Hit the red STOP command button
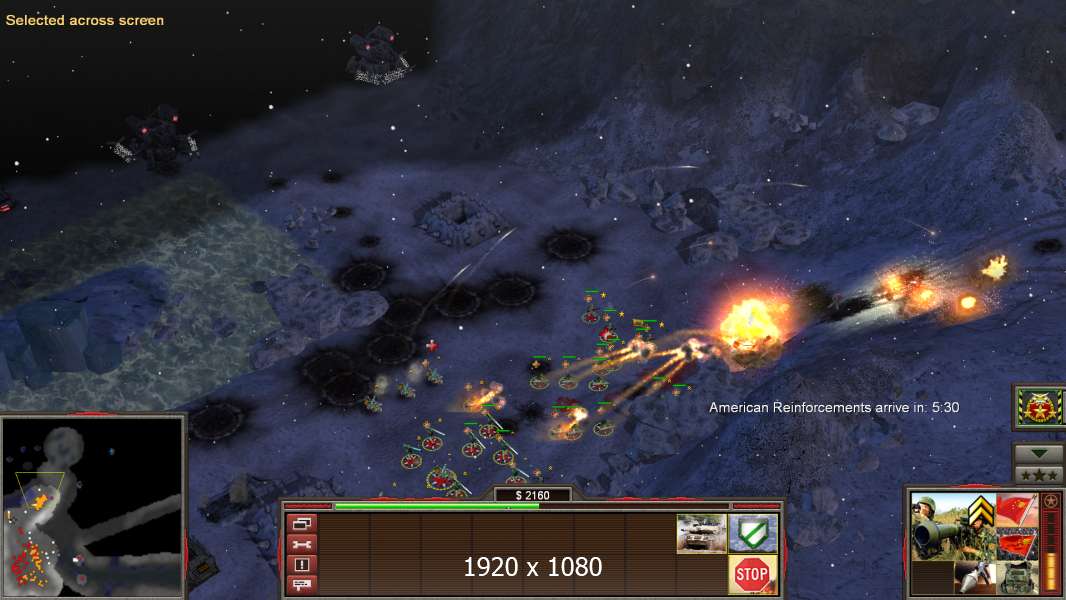The width and height of the screenshot is (1066, 600). (x=751, y=574)
